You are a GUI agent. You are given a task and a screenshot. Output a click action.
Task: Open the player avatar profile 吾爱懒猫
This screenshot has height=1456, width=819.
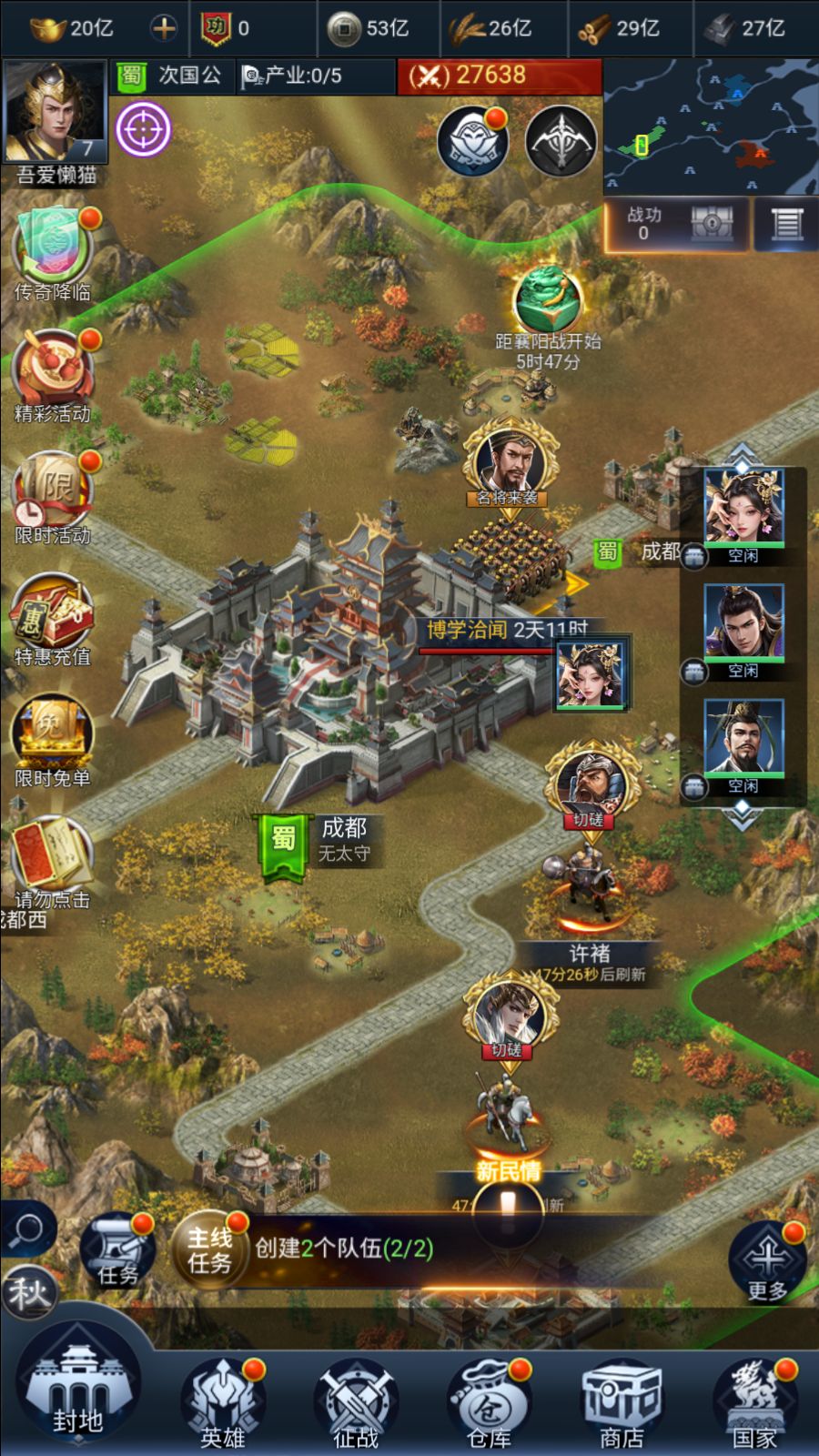coord(56,114)
